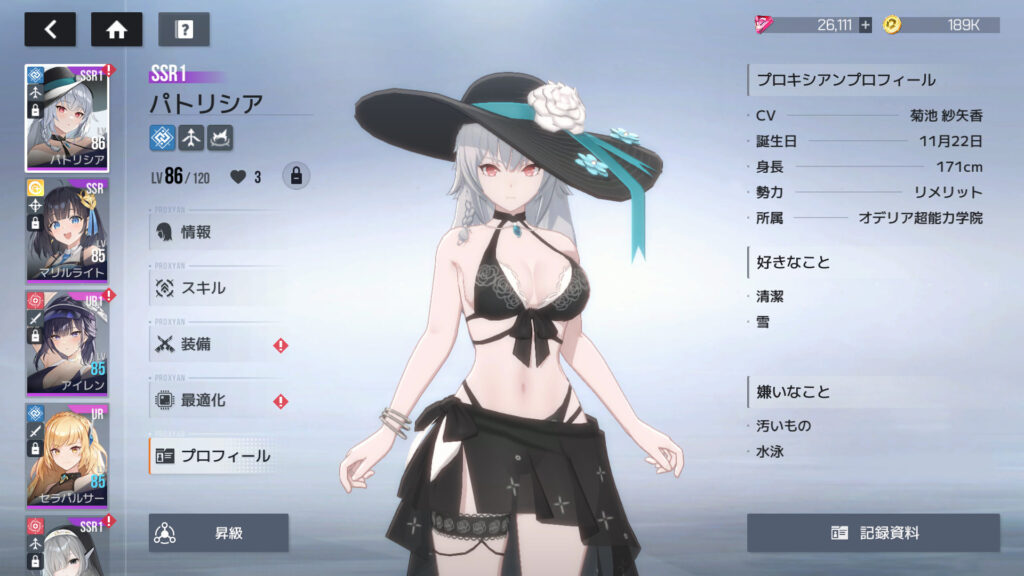Switch to the セラバルサー character portrait
Viewport: 1024px width, 576px height.
[67, 457]
